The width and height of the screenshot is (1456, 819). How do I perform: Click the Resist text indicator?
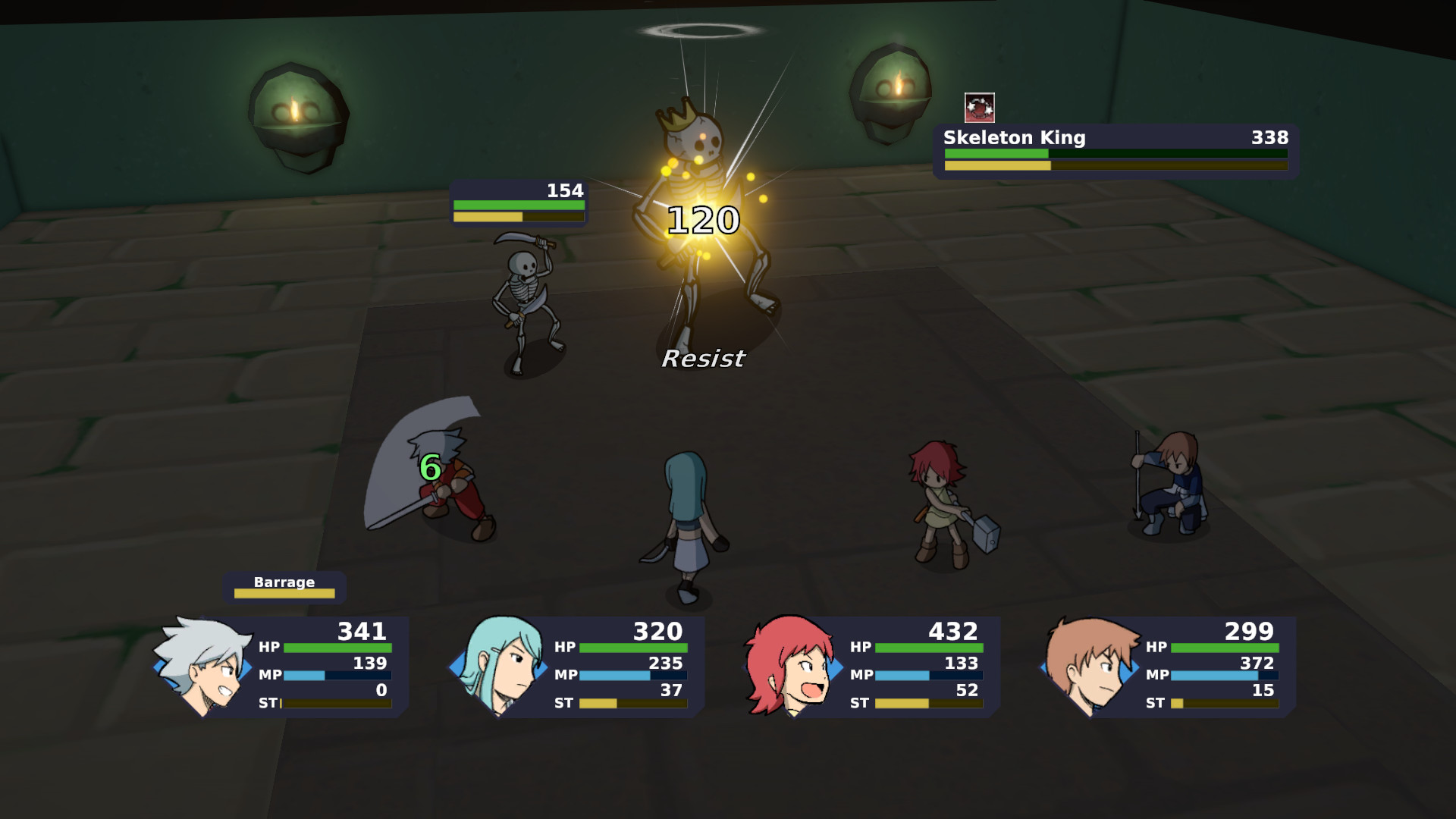pos(703,359)
